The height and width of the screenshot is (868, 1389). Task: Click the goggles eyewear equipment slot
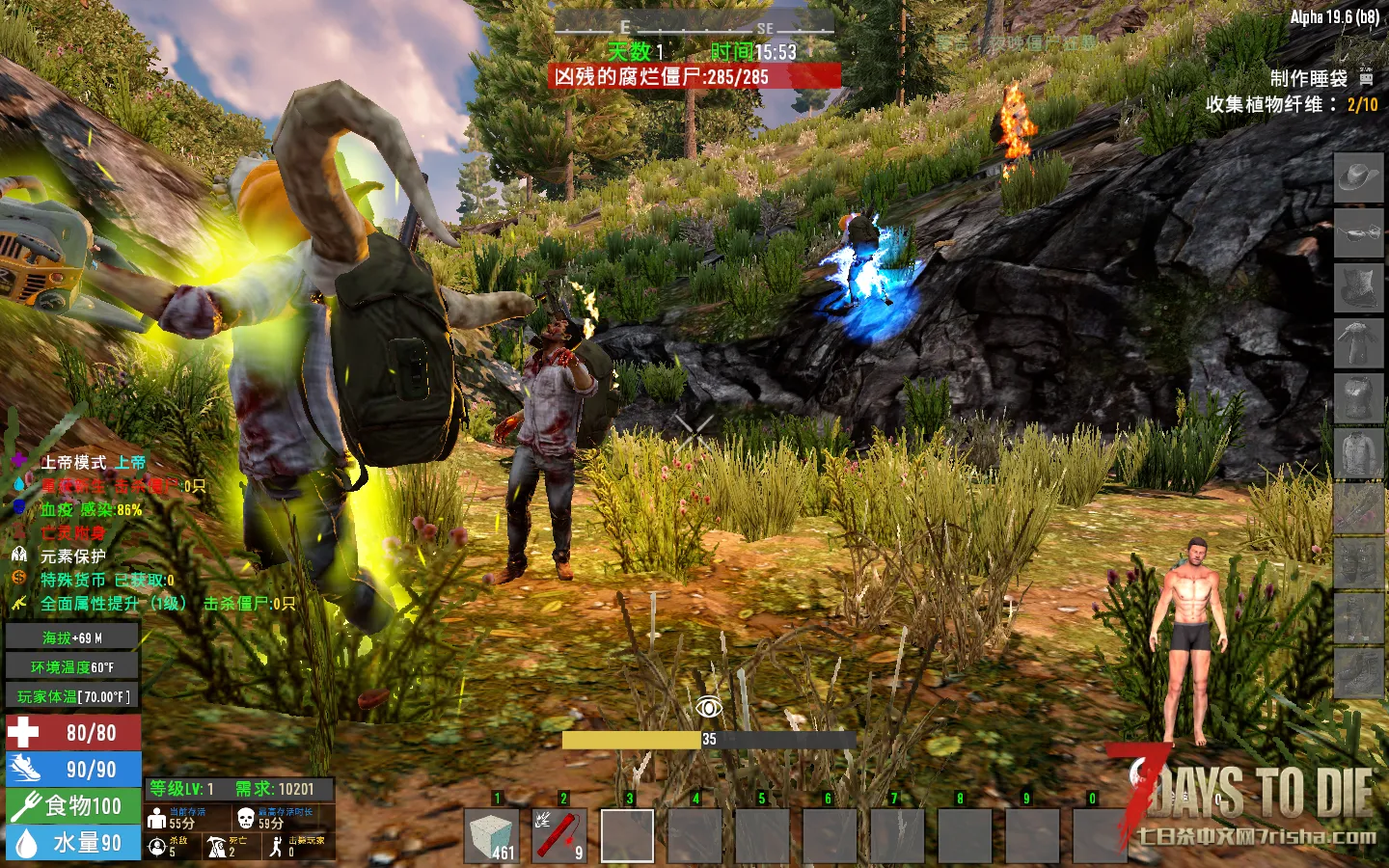tap(1358, 234)
